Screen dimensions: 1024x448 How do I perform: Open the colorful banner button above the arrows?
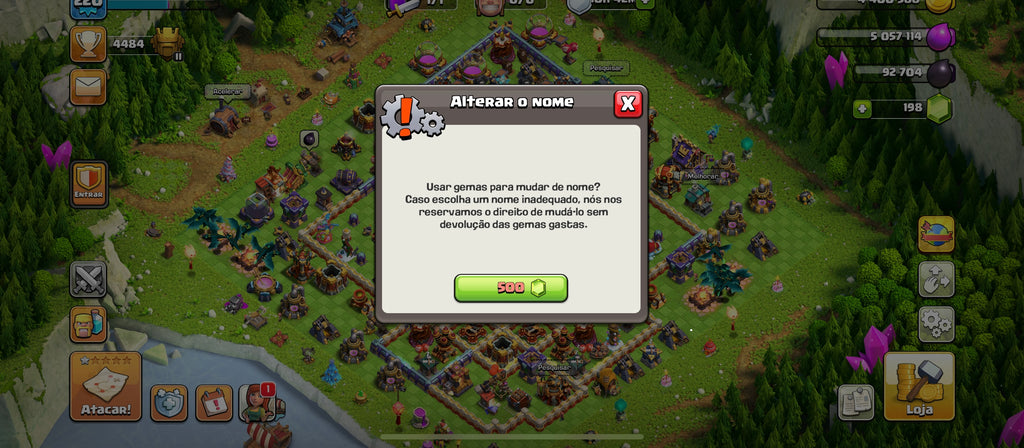point(936,234)
